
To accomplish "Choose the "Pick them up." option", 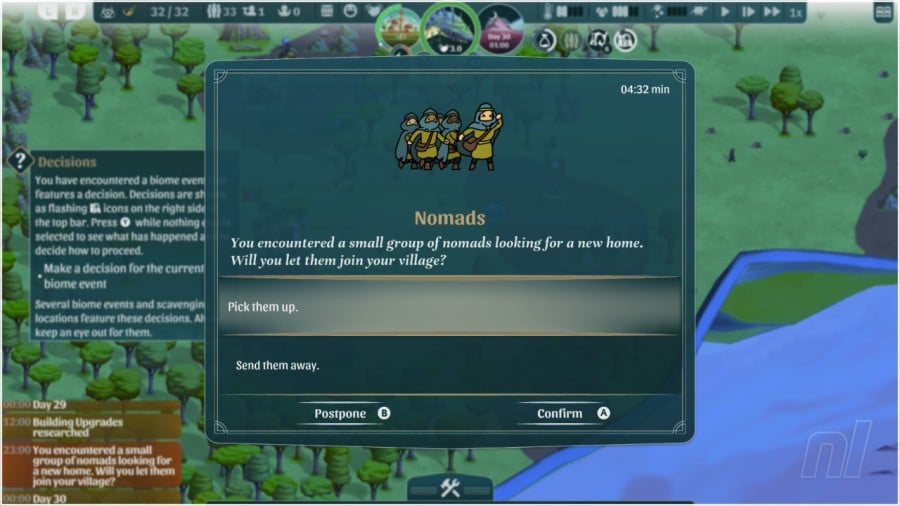I will point(448,306).
